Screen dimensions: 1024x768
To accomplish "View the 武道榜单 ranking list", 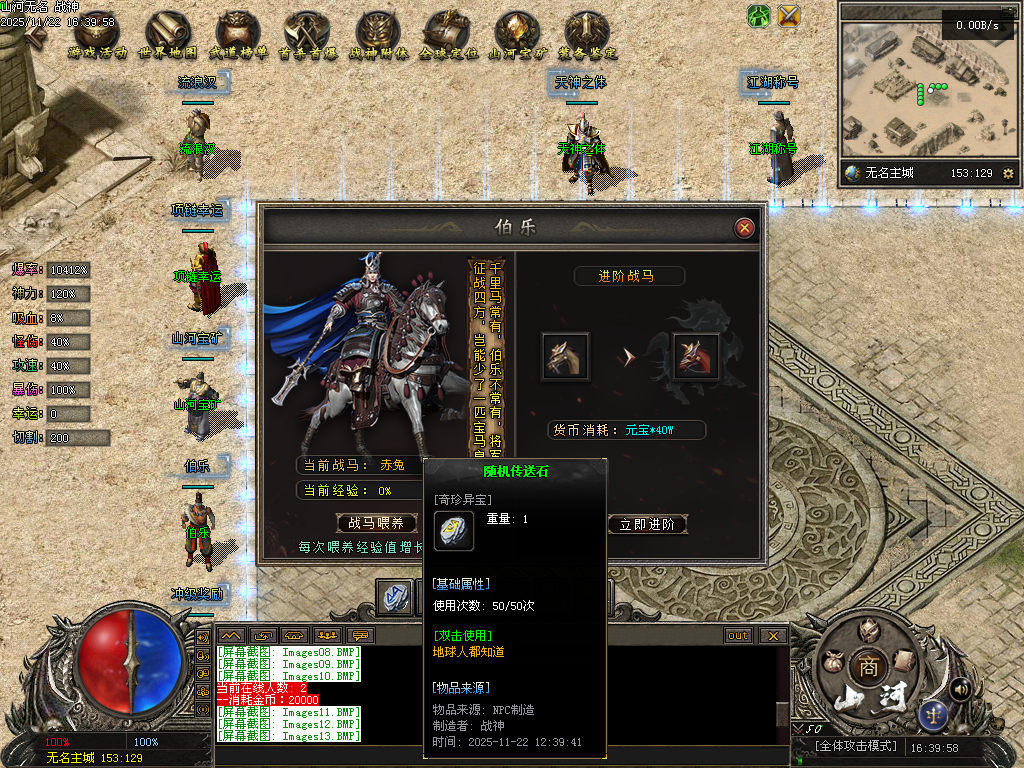I will pyautogui.click(x=238, y=37).
